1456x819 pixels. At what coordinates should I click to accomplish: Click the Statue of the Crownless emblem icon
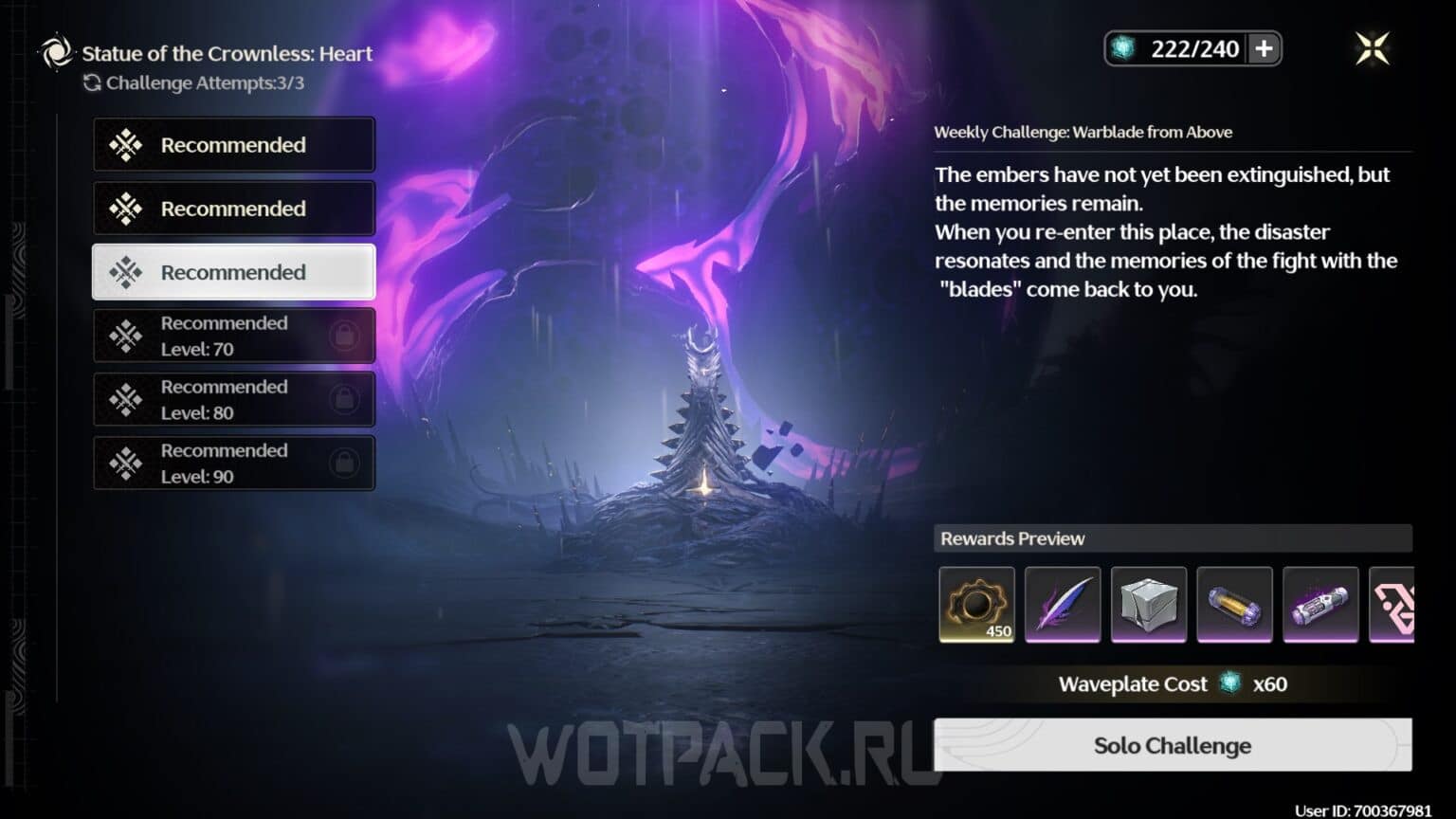pyautogui.click(x=55, y=53)
